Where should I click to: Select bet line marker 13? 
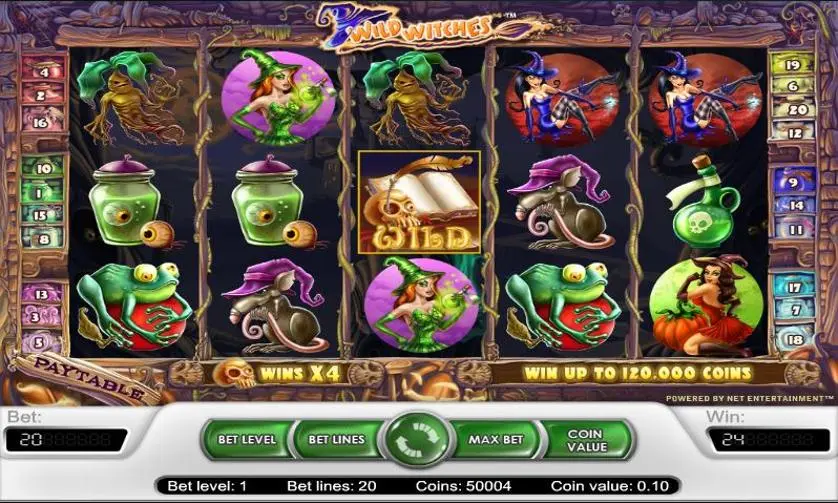[x=41, y=295]
